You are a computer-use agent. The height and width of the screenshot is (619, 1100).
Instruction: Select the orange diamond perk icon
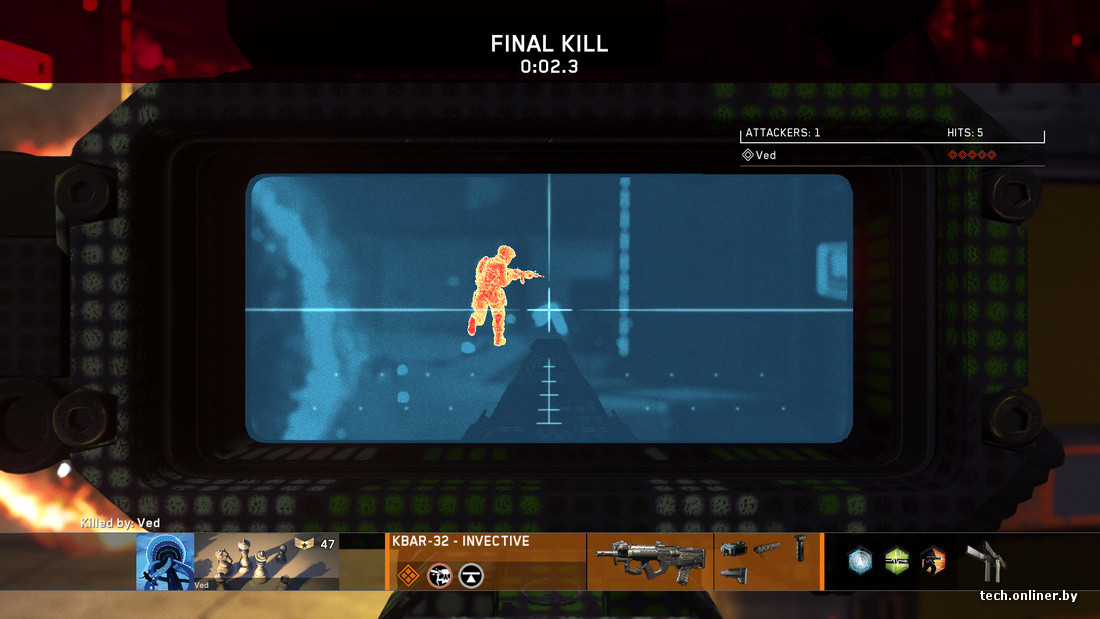[408, 575]
